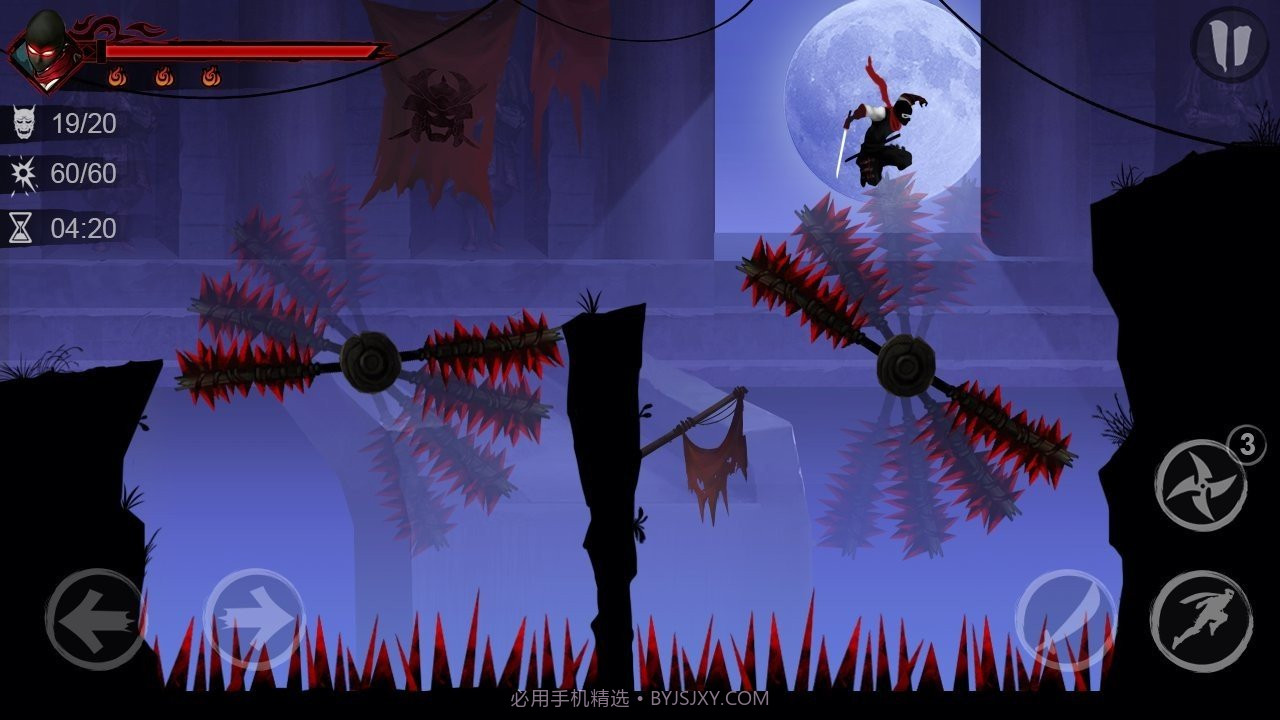Tap the move left arrow button
Screen dimensions: 1280x720
pos(95,620)
